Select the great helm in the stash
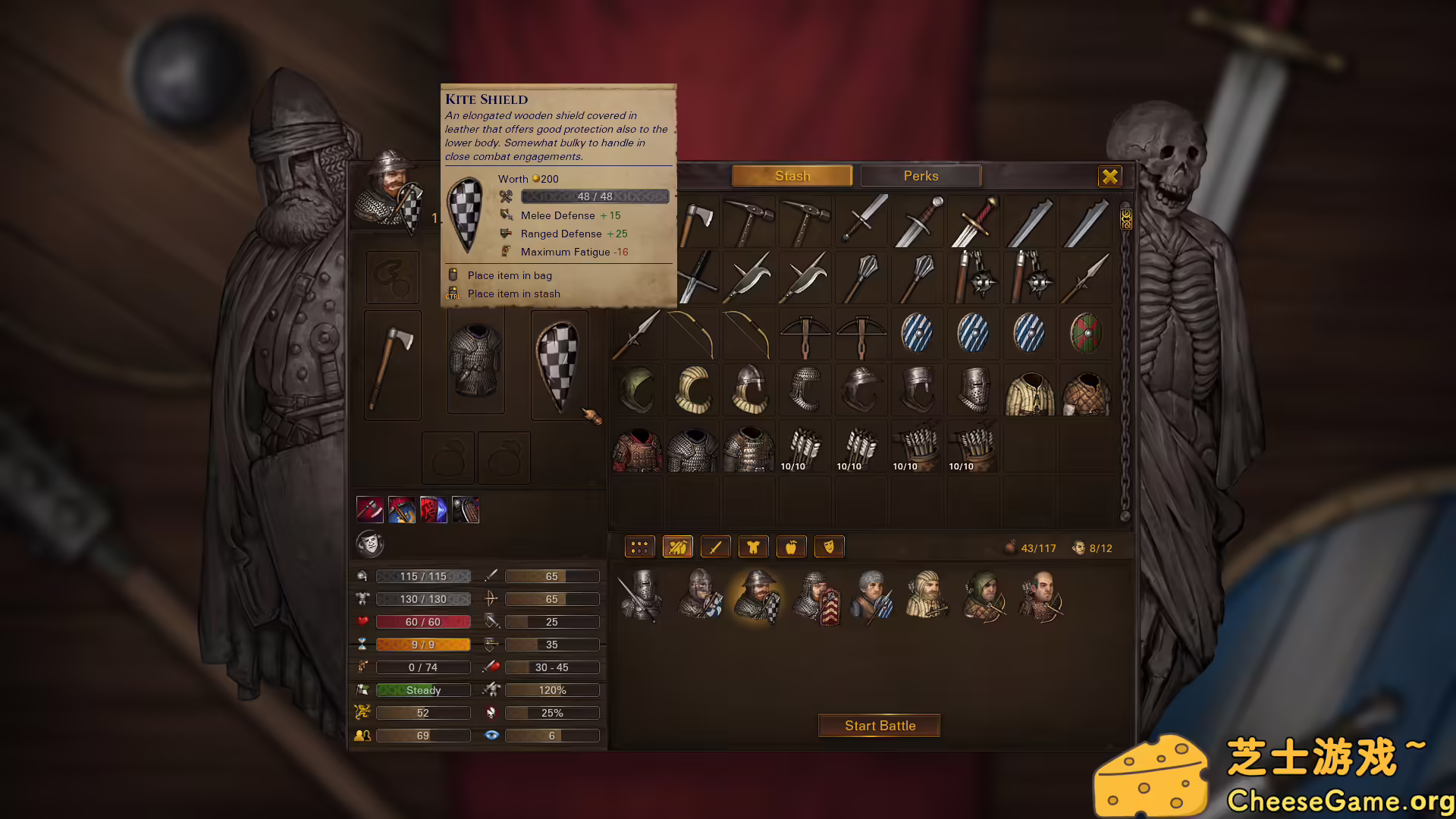Viewport: 1456px width, 819px height. pos(973,390)
